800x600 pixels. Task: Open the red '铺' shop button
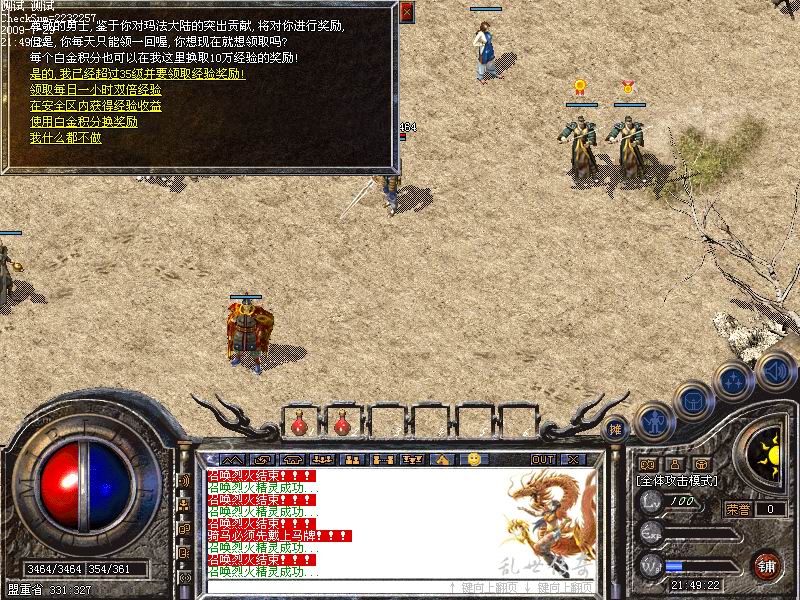tap(767, 564)
